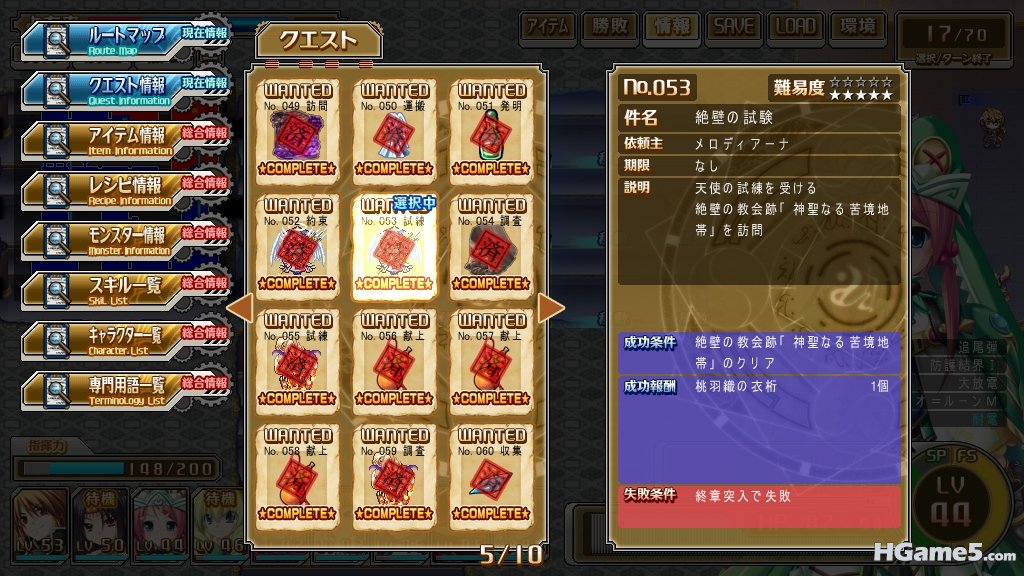This screenshot has width=1024, height=576.
Task: Open アイテム情報 Item Information
Action: (125, 139)
